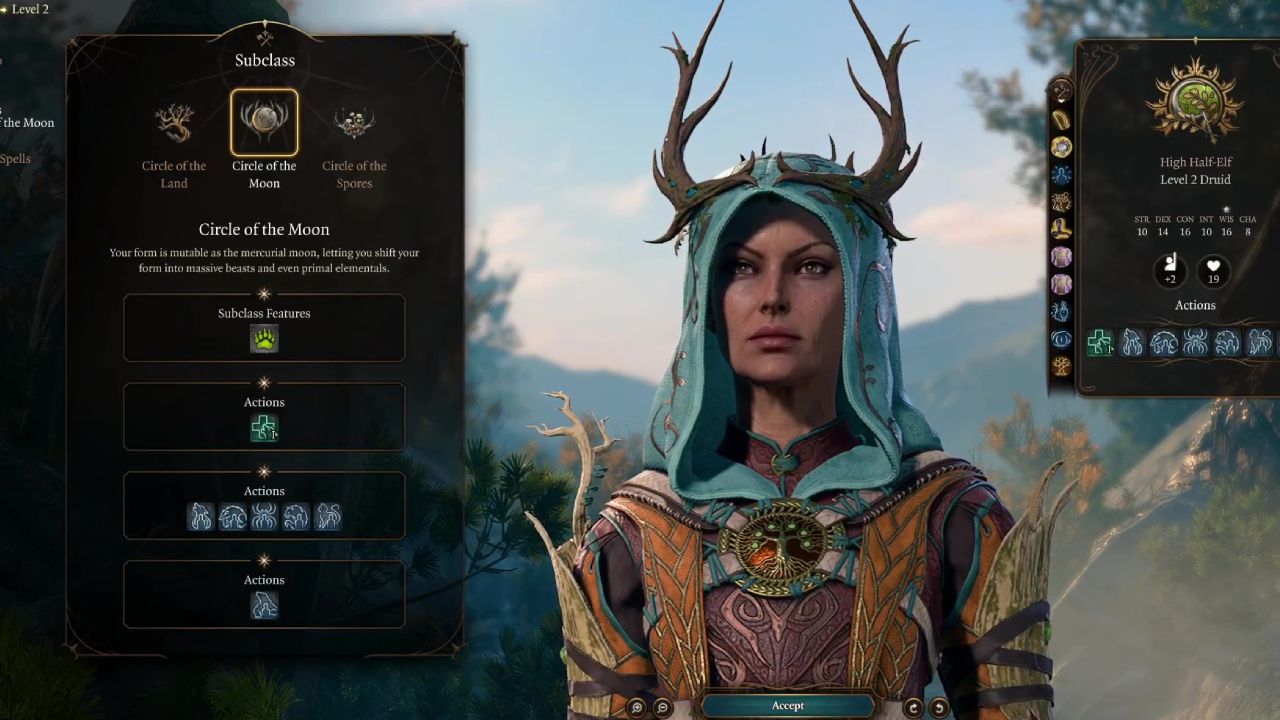This screenshot has width=1280, height=720.
Task: Rotate character with the clockwise arrow button
Action: point(912,707)
